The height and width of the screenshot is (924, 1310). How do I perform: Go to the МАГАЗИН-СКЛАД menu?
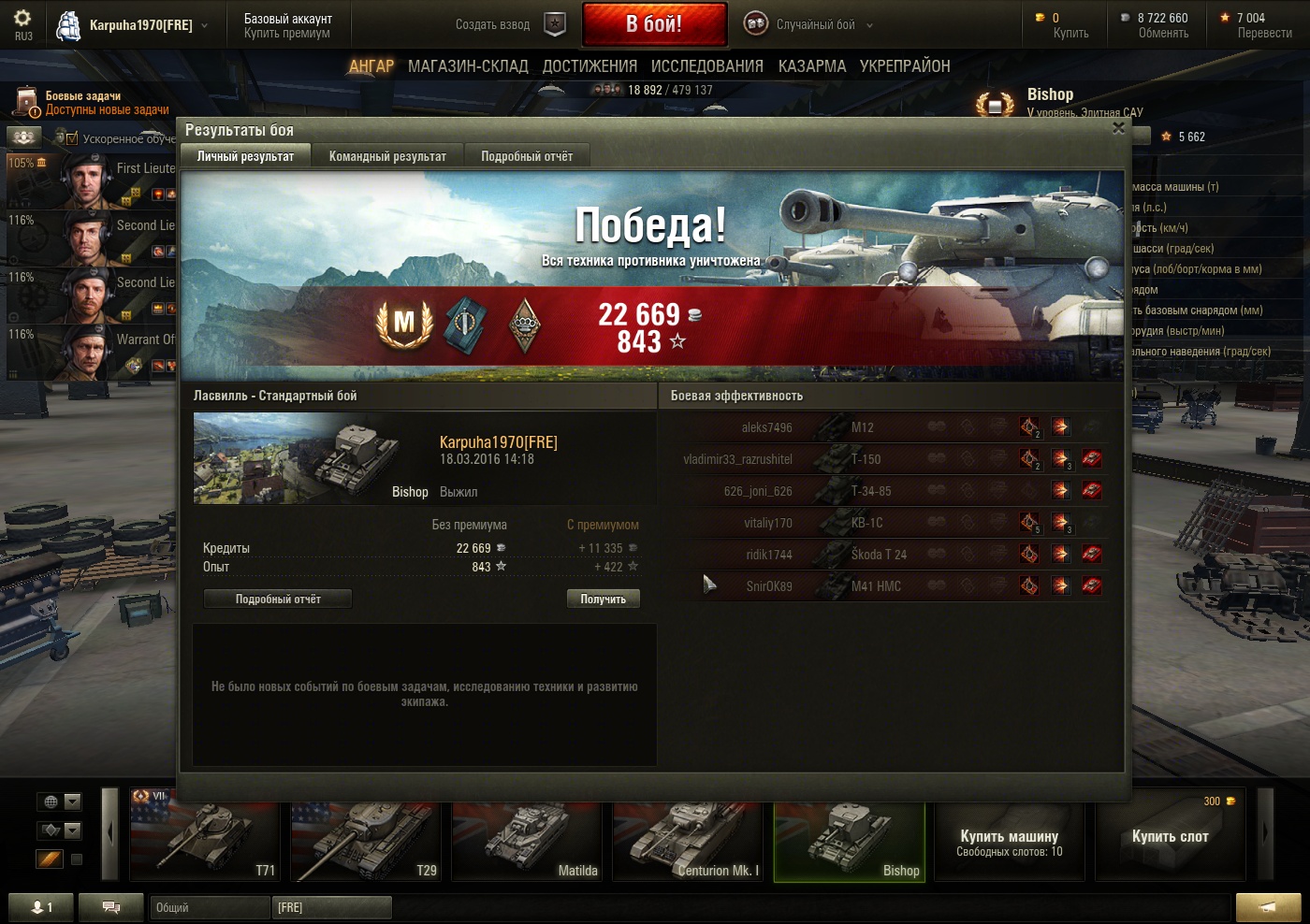468,66
